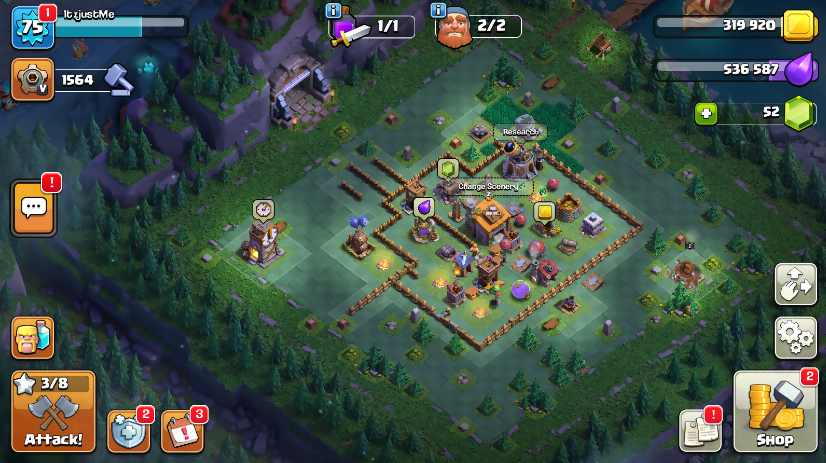Open the village layout editor hand icon

click(x=796, y=284)
